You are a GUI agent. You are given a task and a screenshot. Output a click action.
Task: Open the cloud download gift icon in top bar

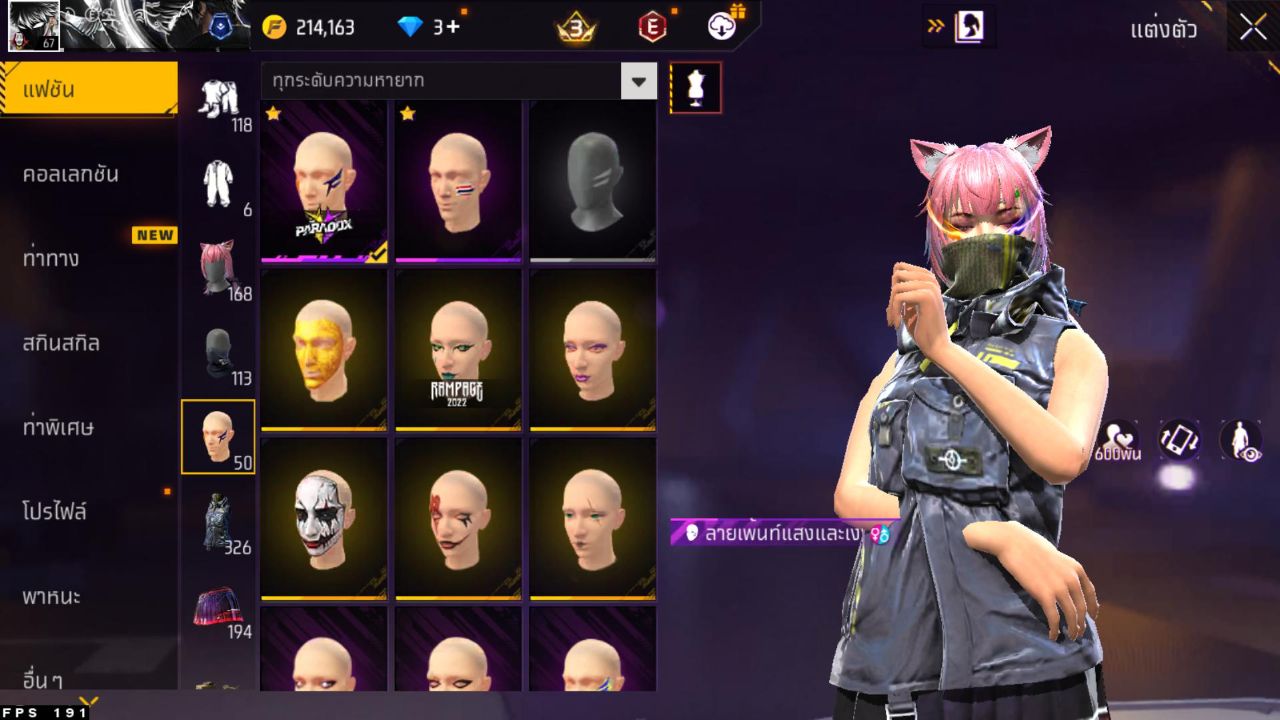[x=722, y=27]
